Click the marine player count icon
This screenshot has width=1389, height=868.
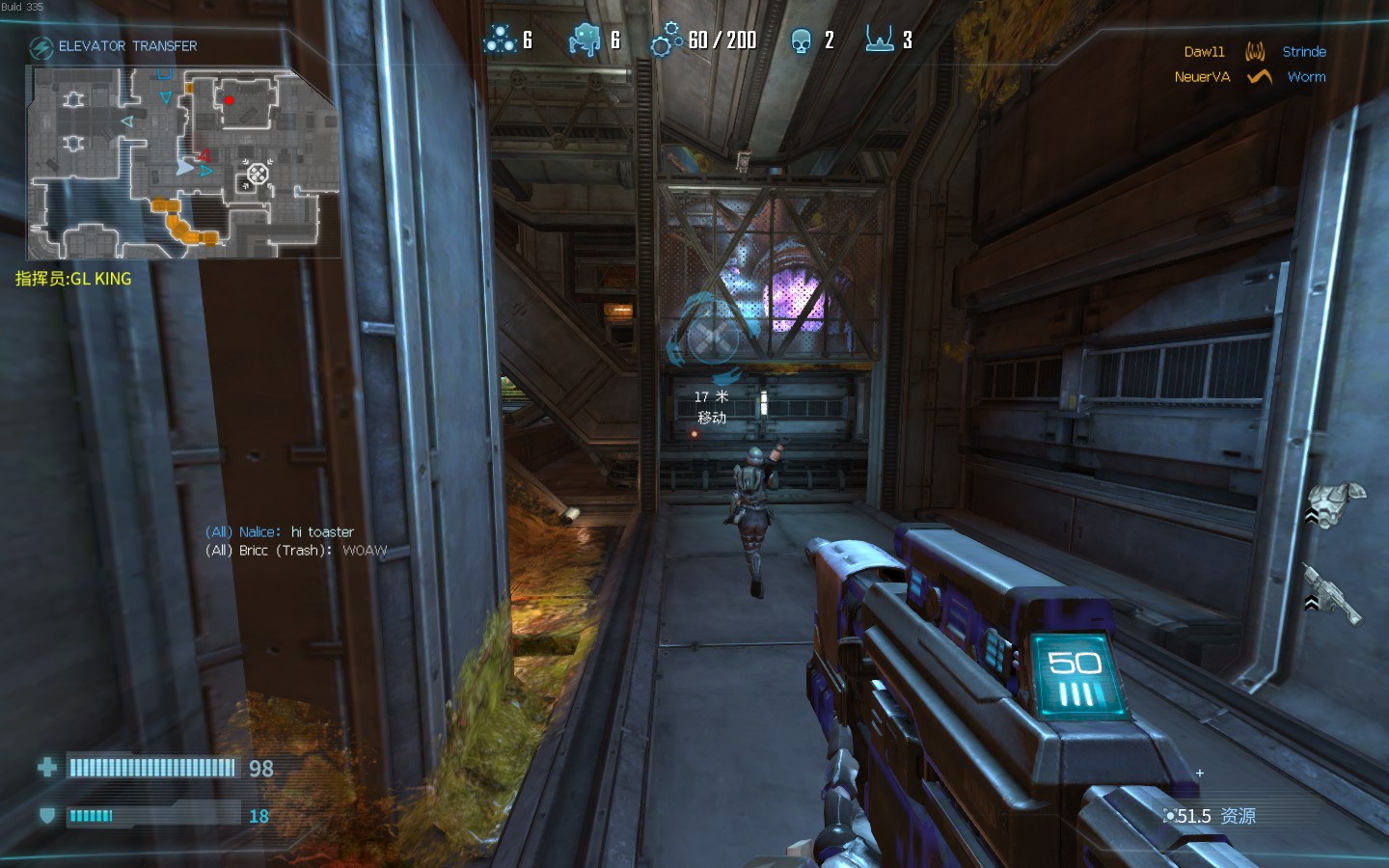tap(585, 40)
